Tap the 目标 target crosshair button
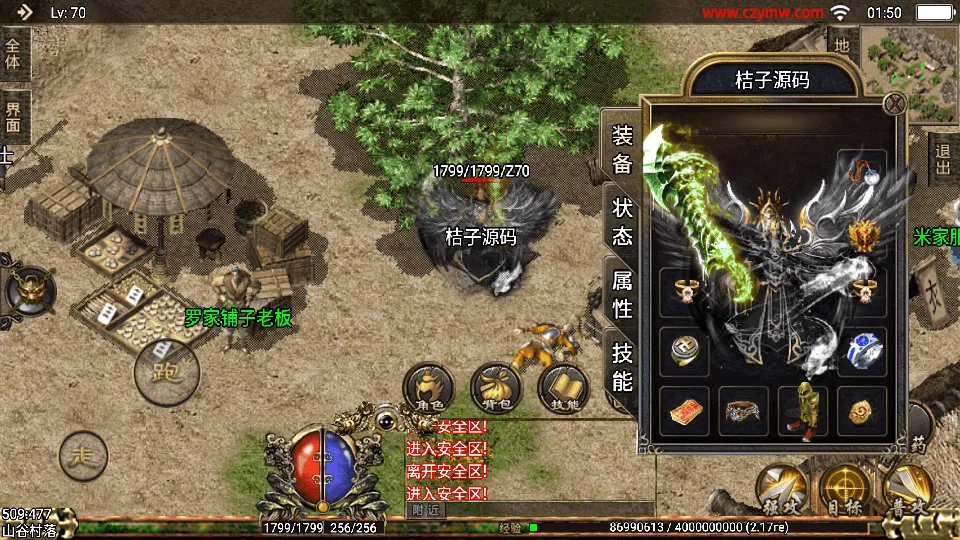 845,489
